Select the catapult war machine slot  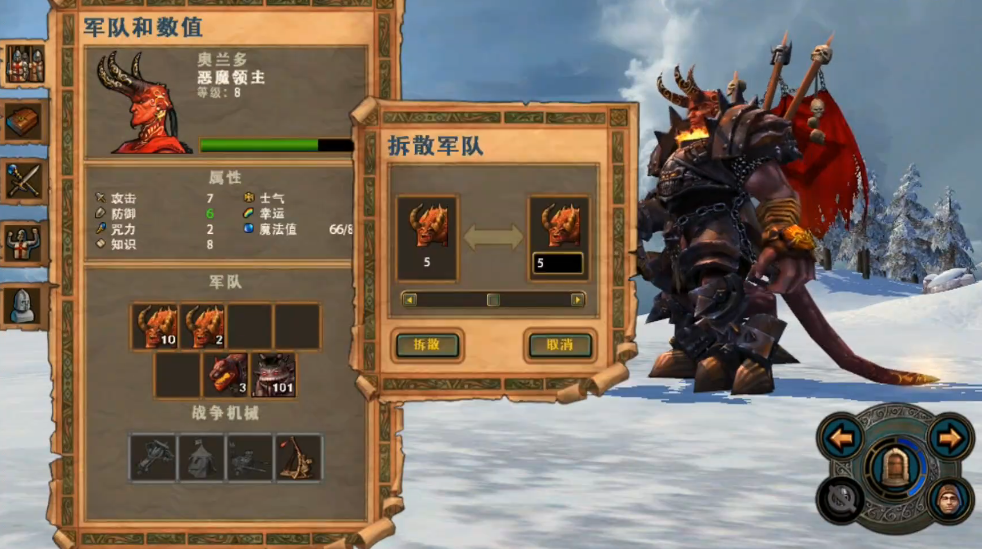pyautogui.click(x=299, y=457)
